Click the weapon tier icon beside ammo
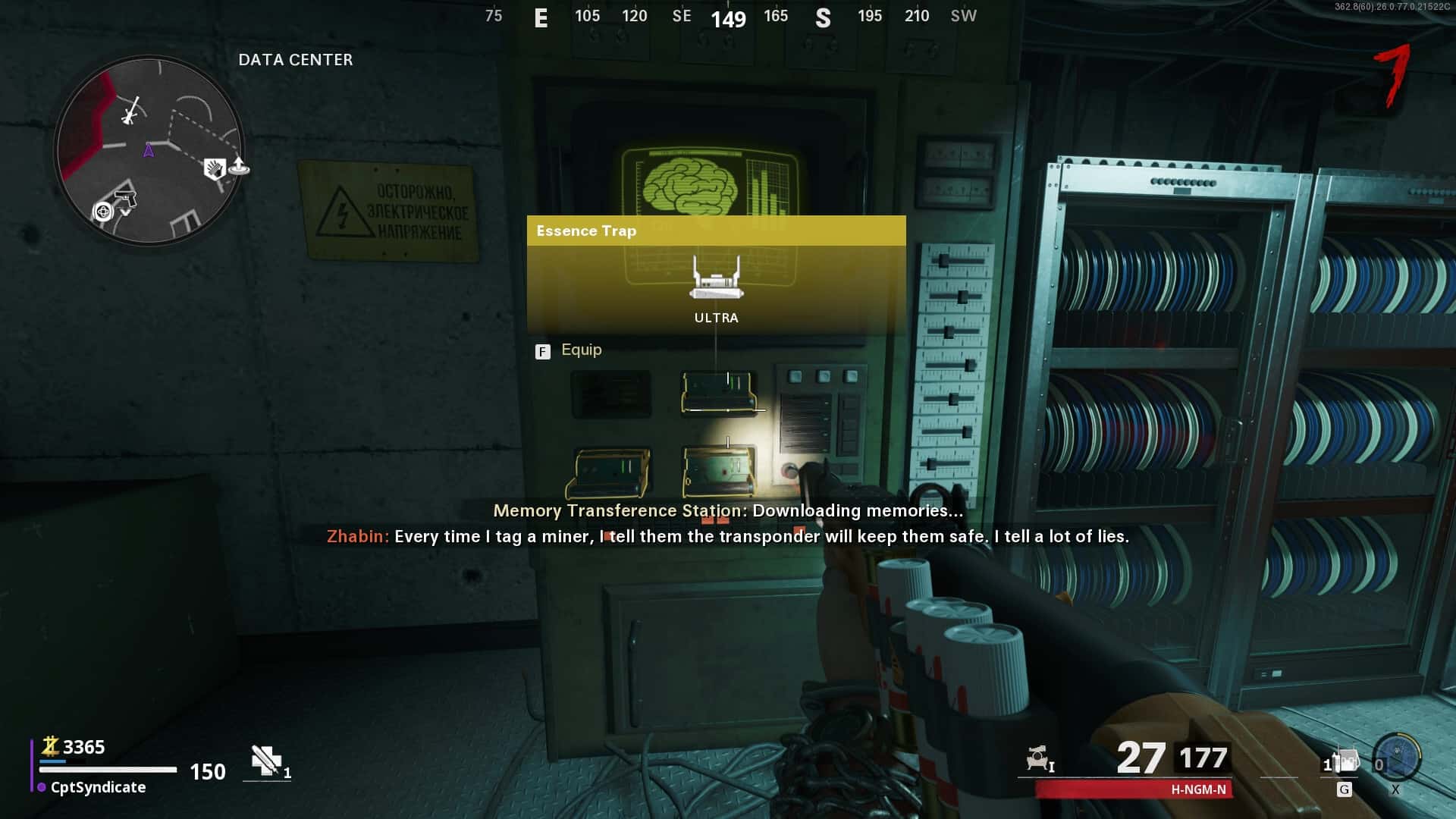Screen dimensions: 1456x819 pyautogui.click(x=1039, y=758)
